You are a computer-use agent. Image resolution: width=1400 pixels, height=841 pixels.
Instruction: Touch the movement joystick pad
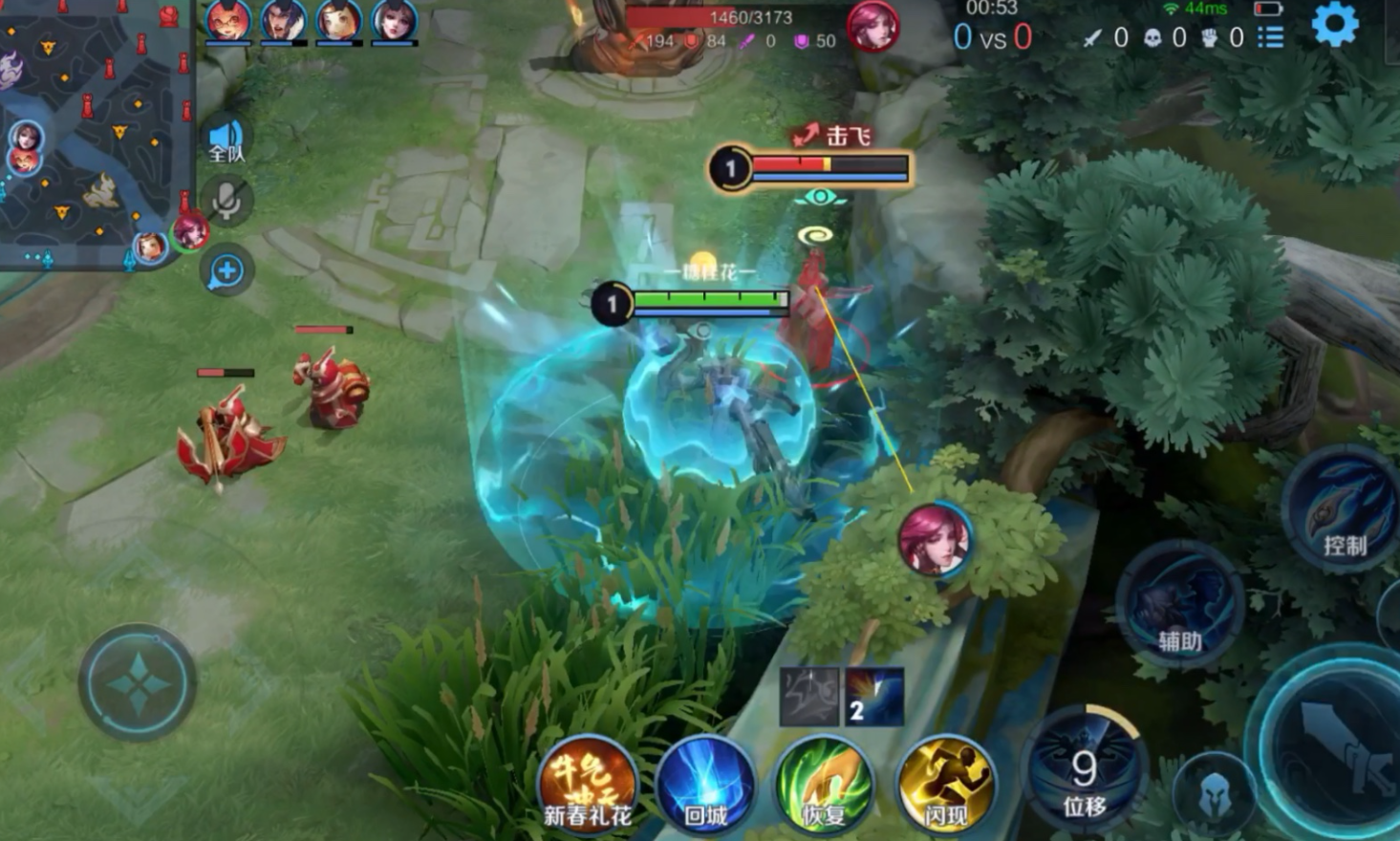(x=139, y=683)
